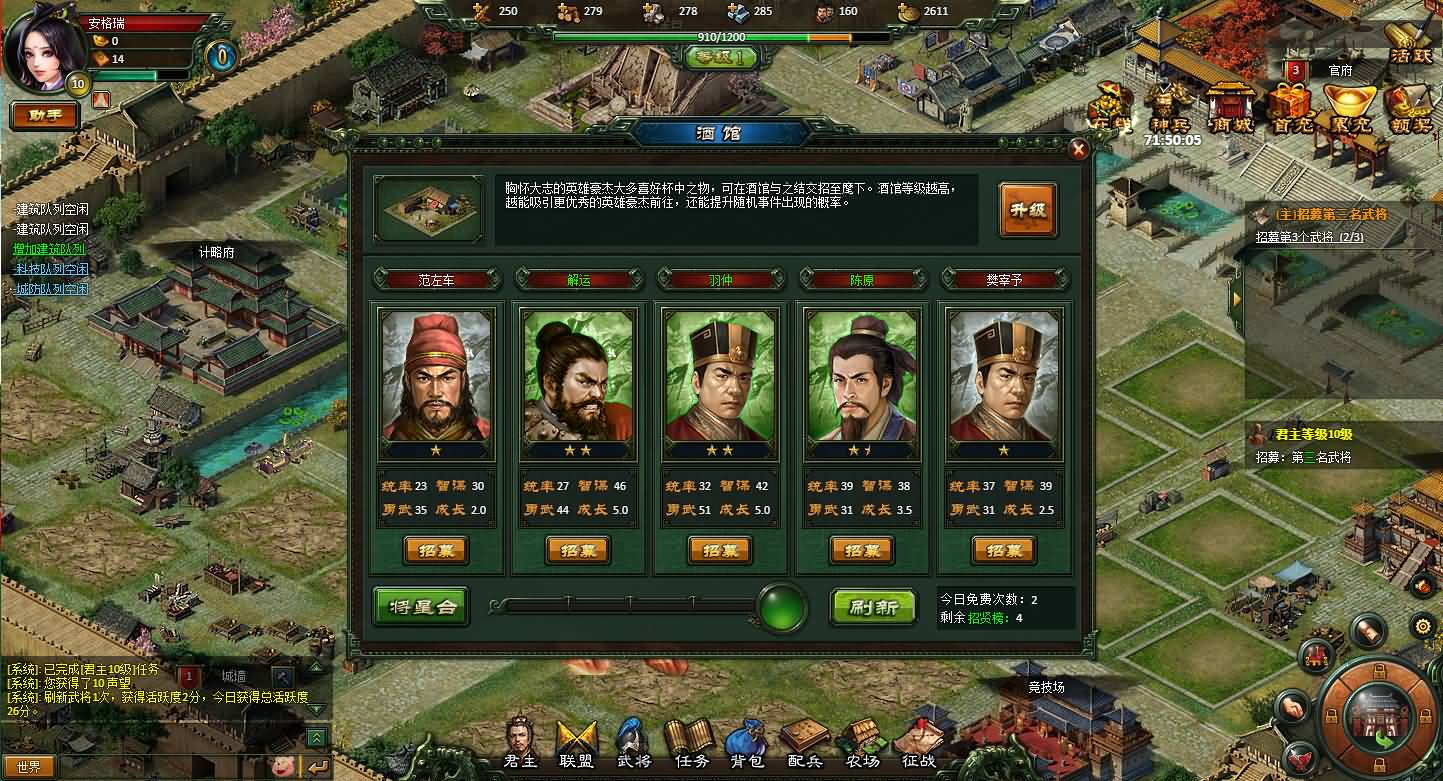The width and height of the screenshot is (1443, 781).
Task: Open the 商城 shop
Action: coord(1229,108)
